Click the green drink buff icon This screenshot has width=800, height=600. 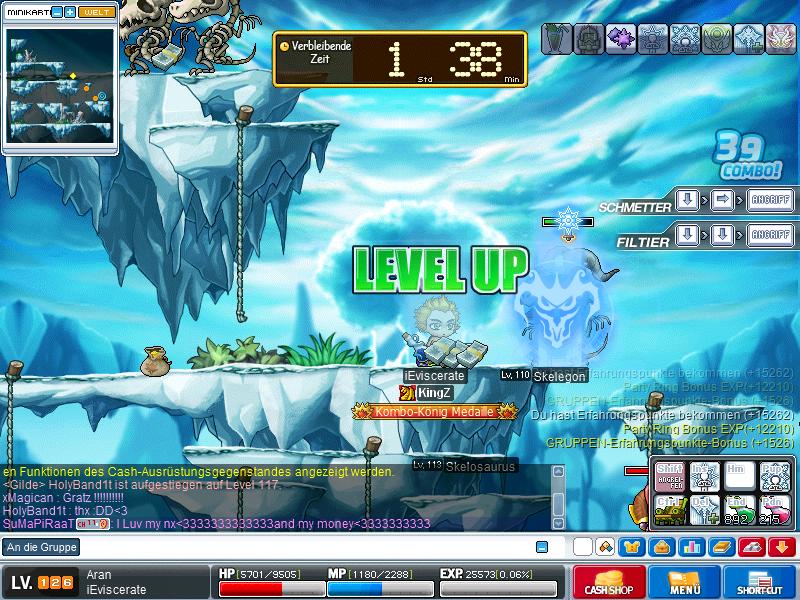[x=556, y=38]
